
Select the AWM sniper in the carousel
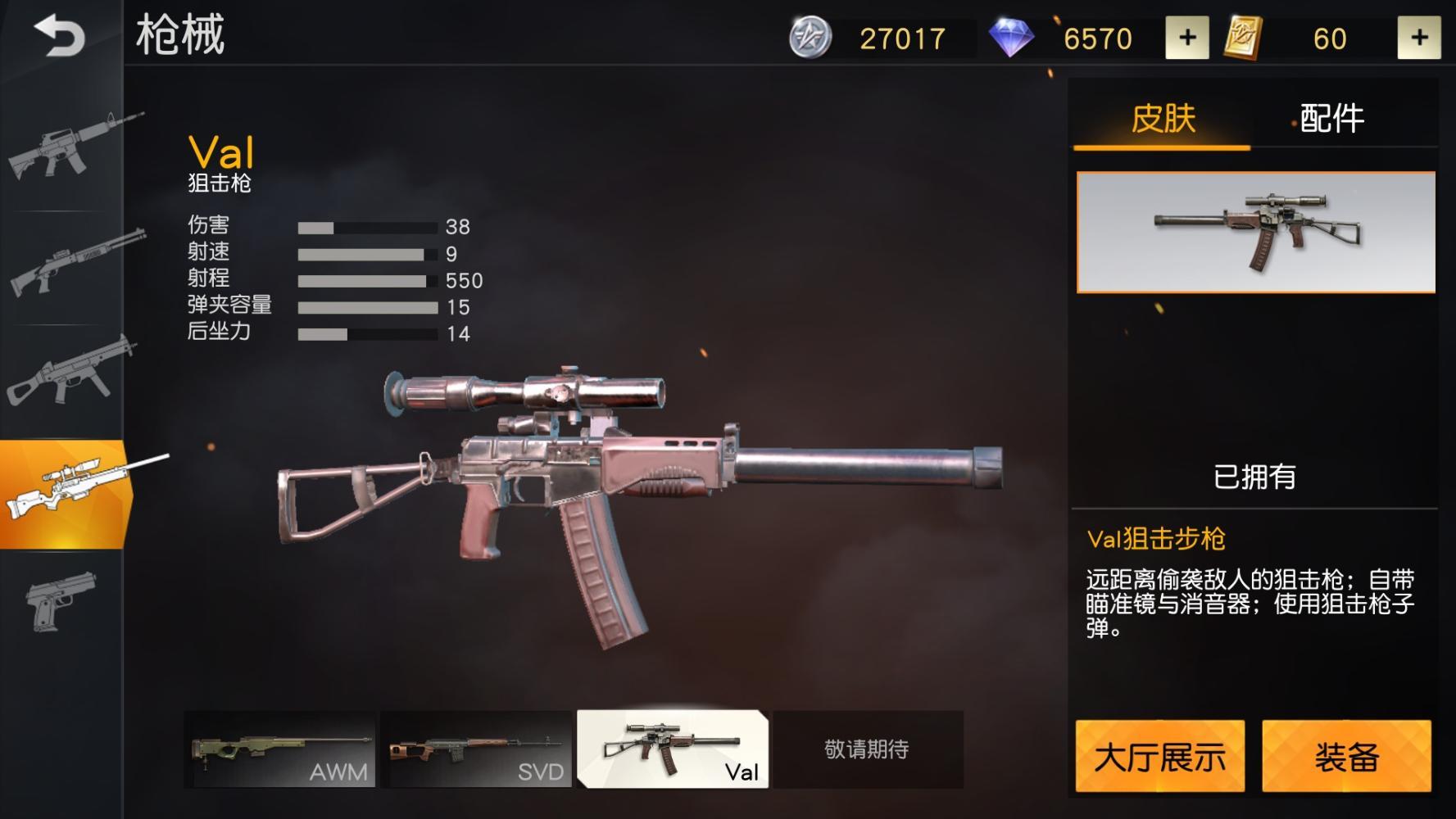pos(281,748)
